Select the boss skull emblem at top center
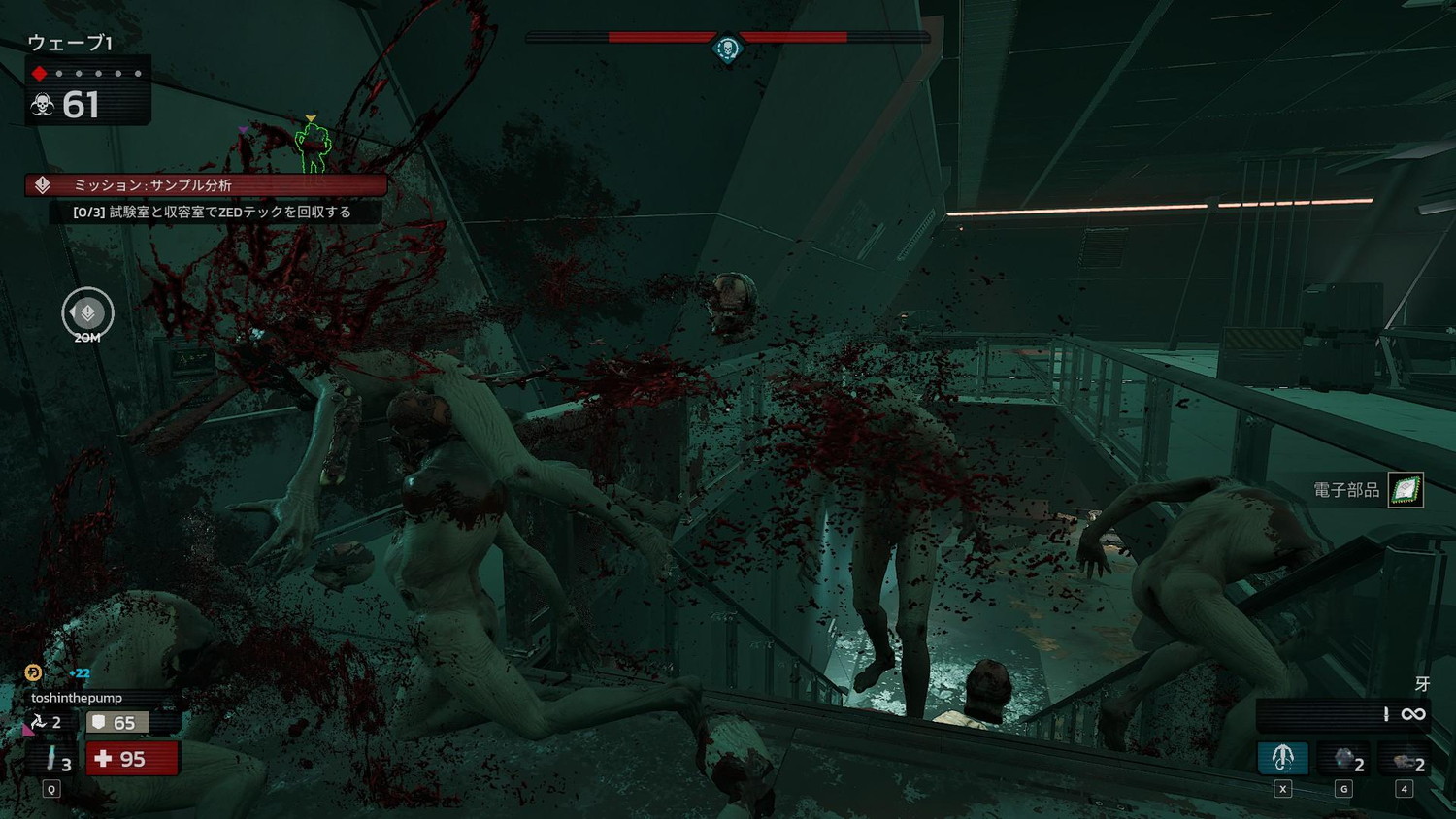This screenshot has width=1456, height=819. tap(727, 48)
